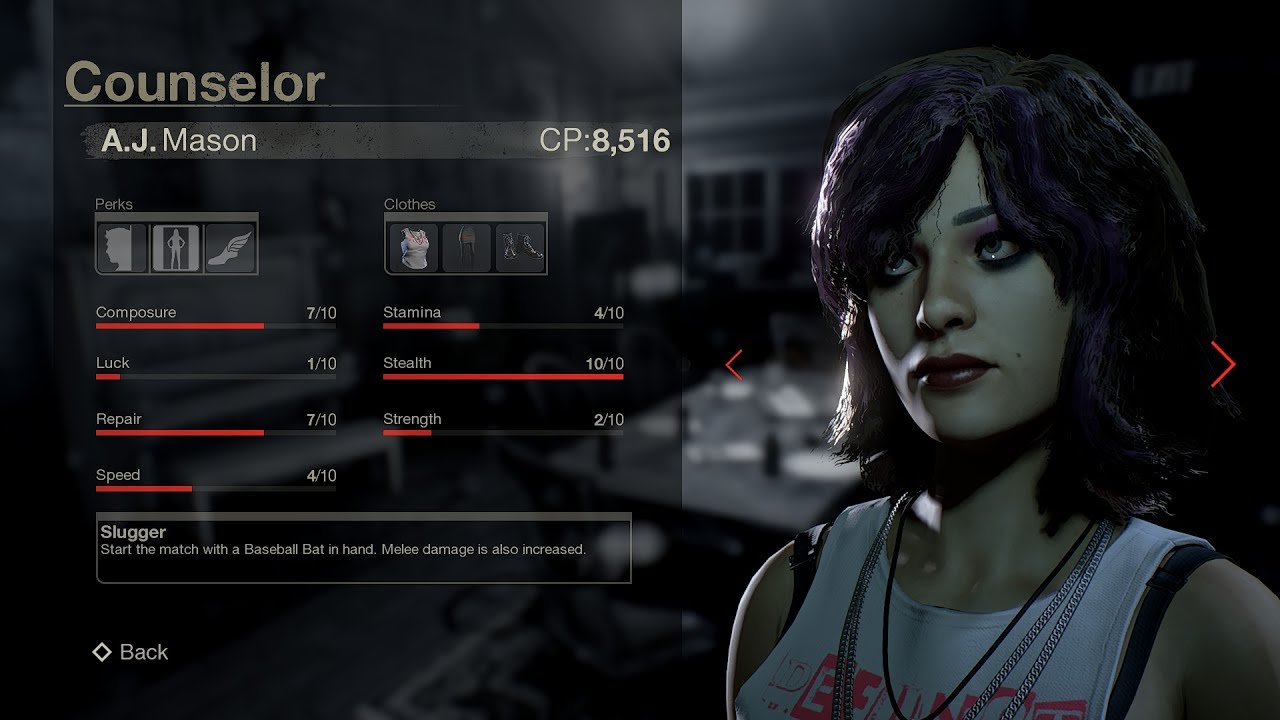Image resolution: width=1280 pixels, height=720 pixels.
Task: Open the boots clothing slot
Action: pyautogui.click(x=520, y=247)
